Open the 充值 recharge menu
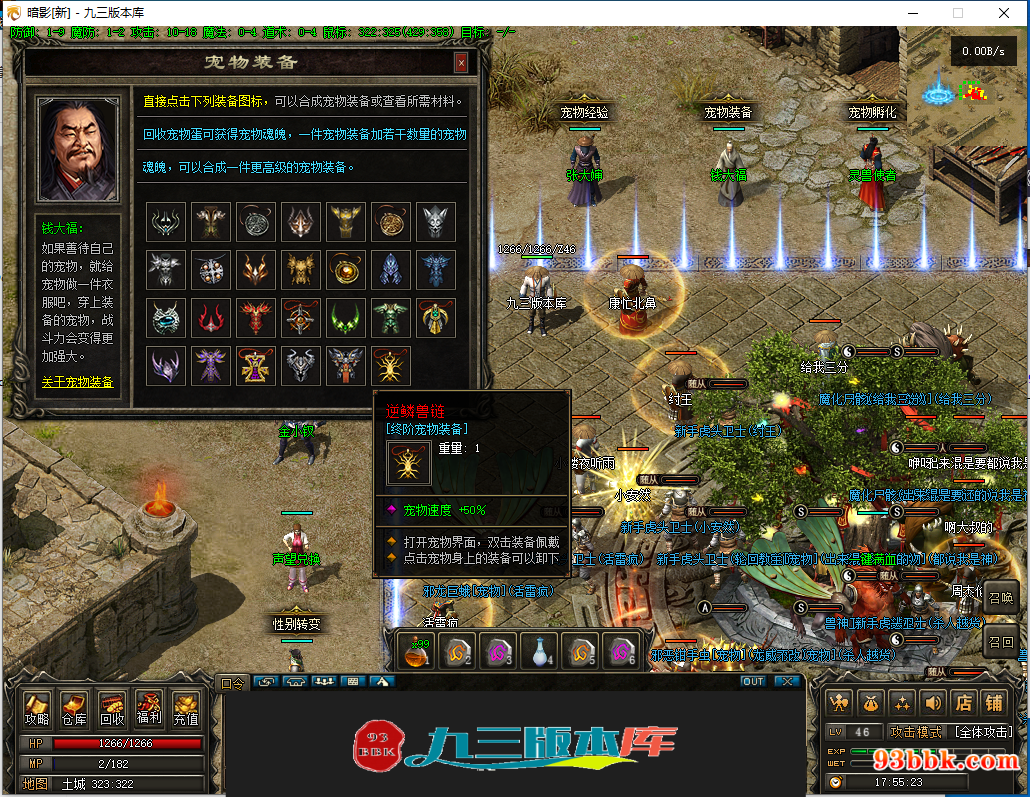The width and height of the screenshot is (1030, 797). pos(186,709)
